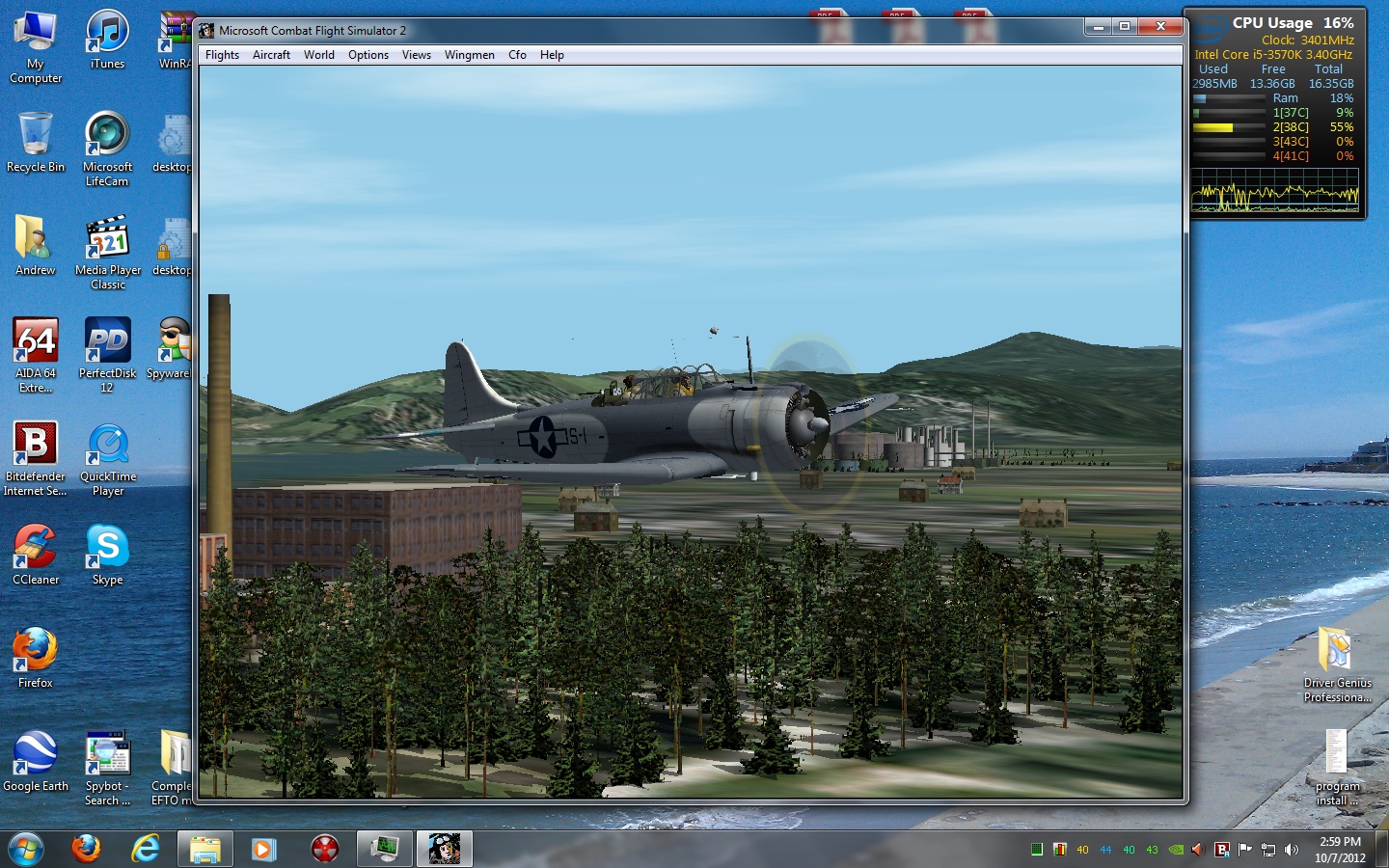Choose the Wingmen menu
The image size is (1389, 868).
pos(470,55)
